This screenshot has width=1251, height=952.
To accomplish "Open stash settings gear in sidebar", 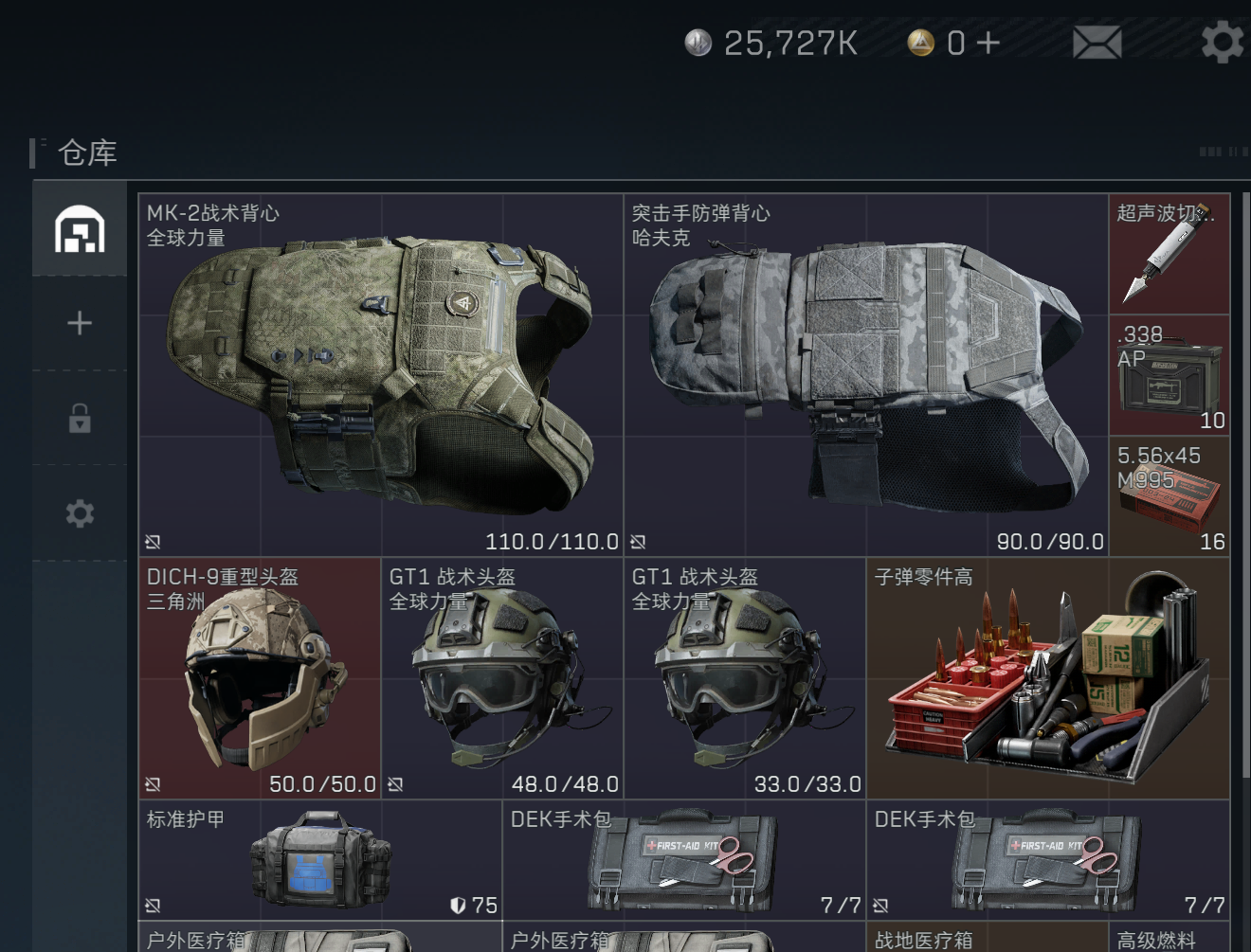I will [80, 513].
